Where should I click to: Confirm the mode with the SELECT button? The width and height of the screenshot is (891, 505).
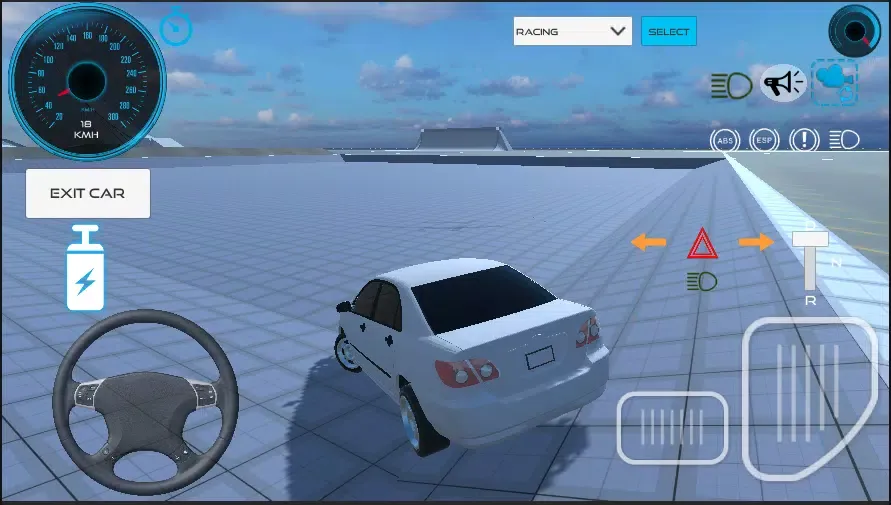coord(669,31)
